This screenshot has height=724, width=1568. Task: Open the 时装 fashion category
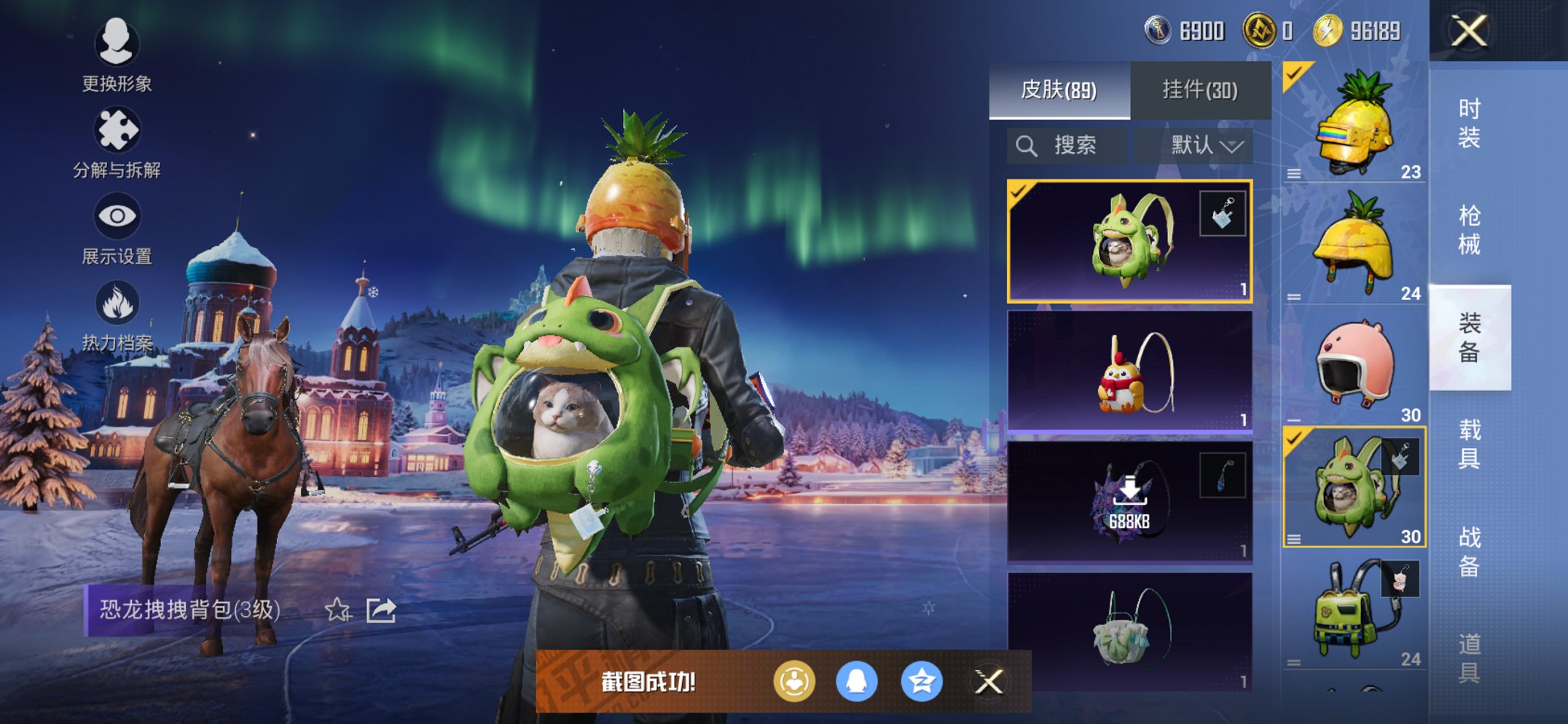tap(1469, 122)
